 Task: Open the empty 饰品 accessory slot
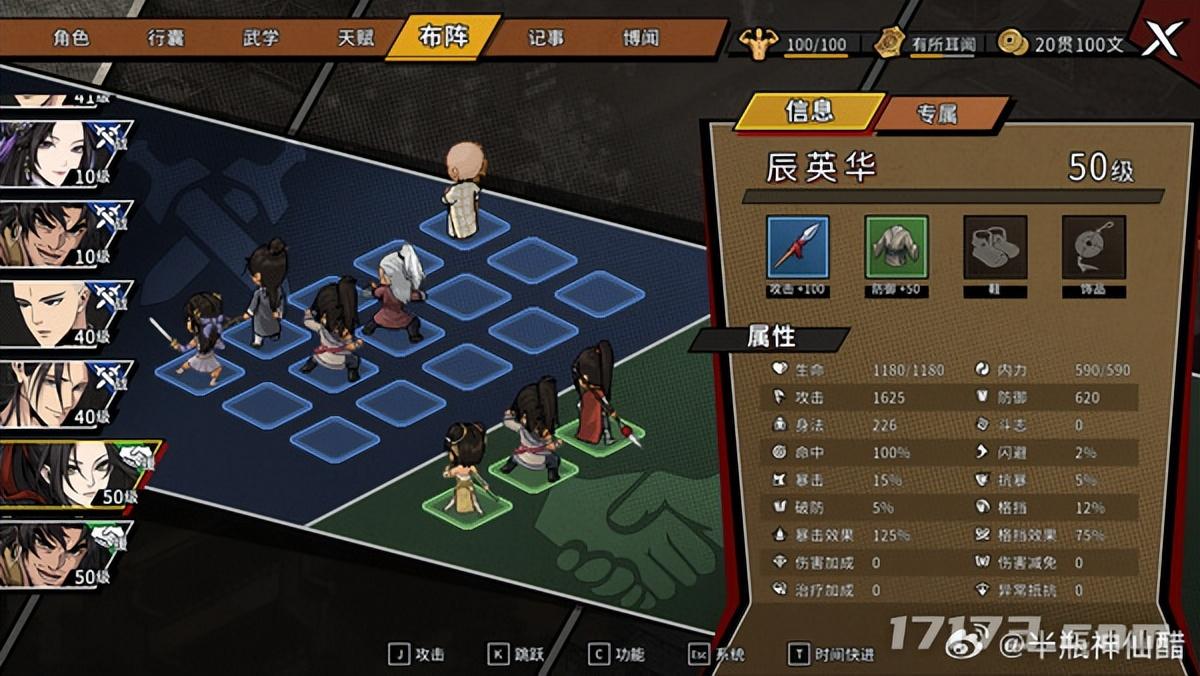click(1093, 247)
